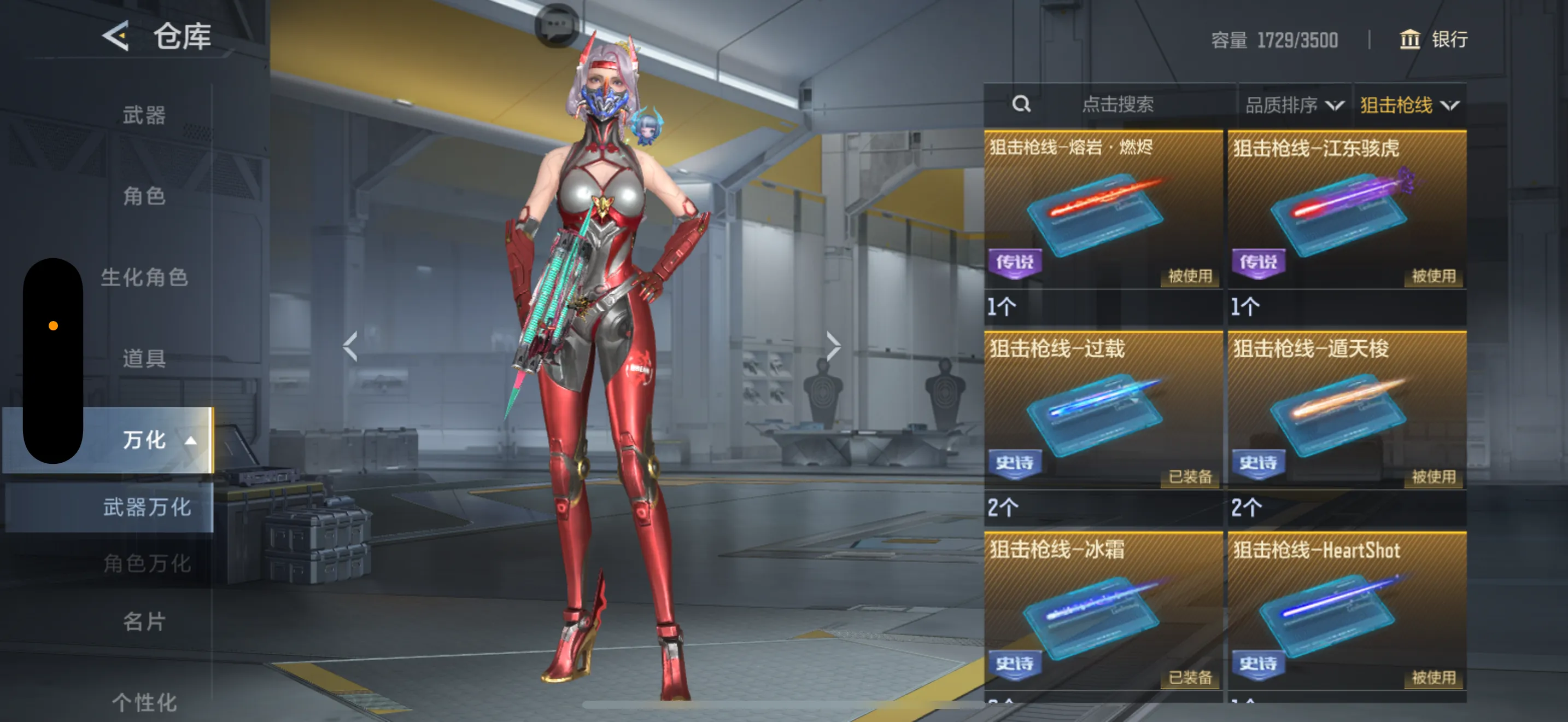This screenshot has width=1568, height=722.
Task: Click the 点击搜索 search field
Action: (1117, 104)
